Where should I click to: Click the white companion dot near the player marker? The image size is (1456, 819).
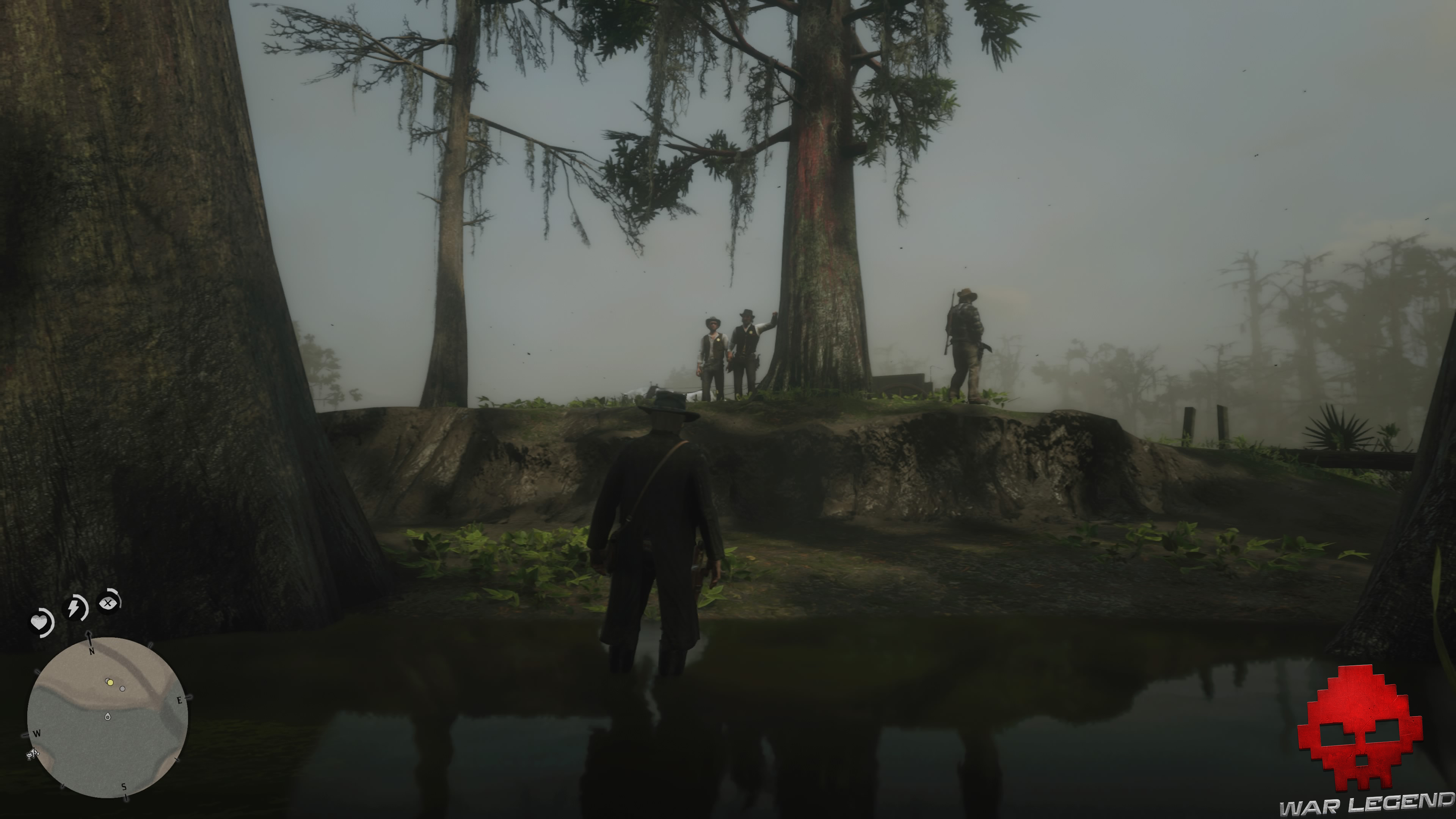(107, 681)
